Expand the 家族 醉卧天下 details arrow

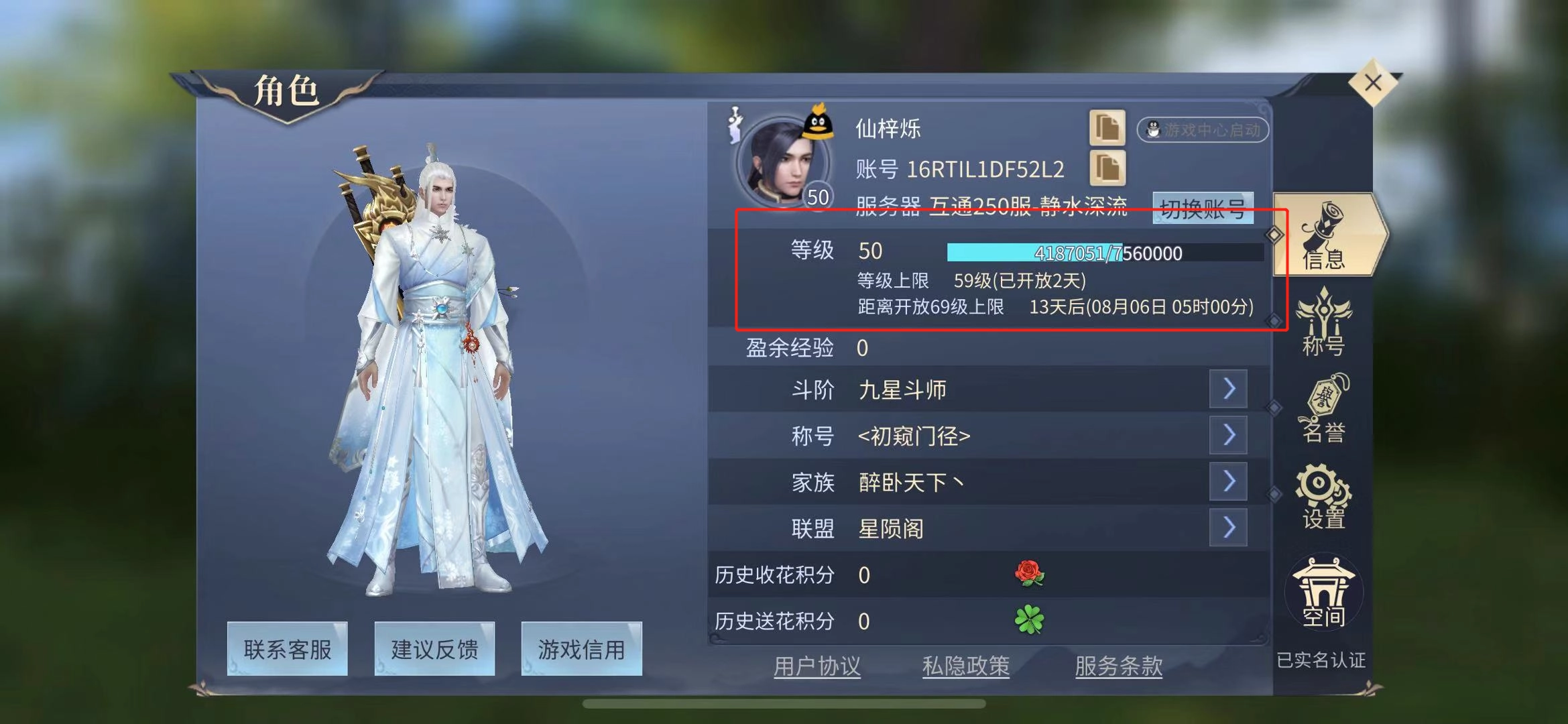1227,481
